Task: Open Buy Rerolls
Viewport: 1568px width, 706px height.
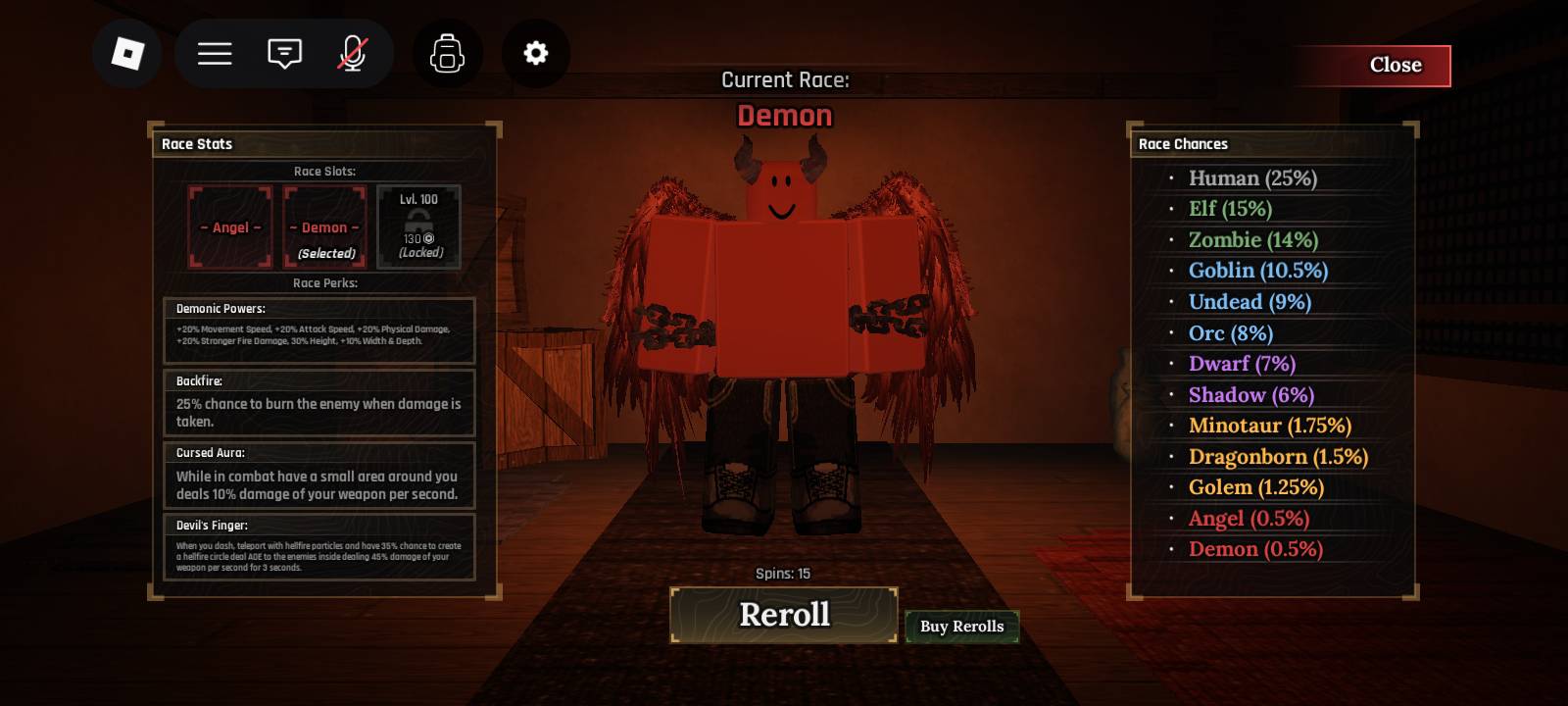Action: tap(962, 627)
